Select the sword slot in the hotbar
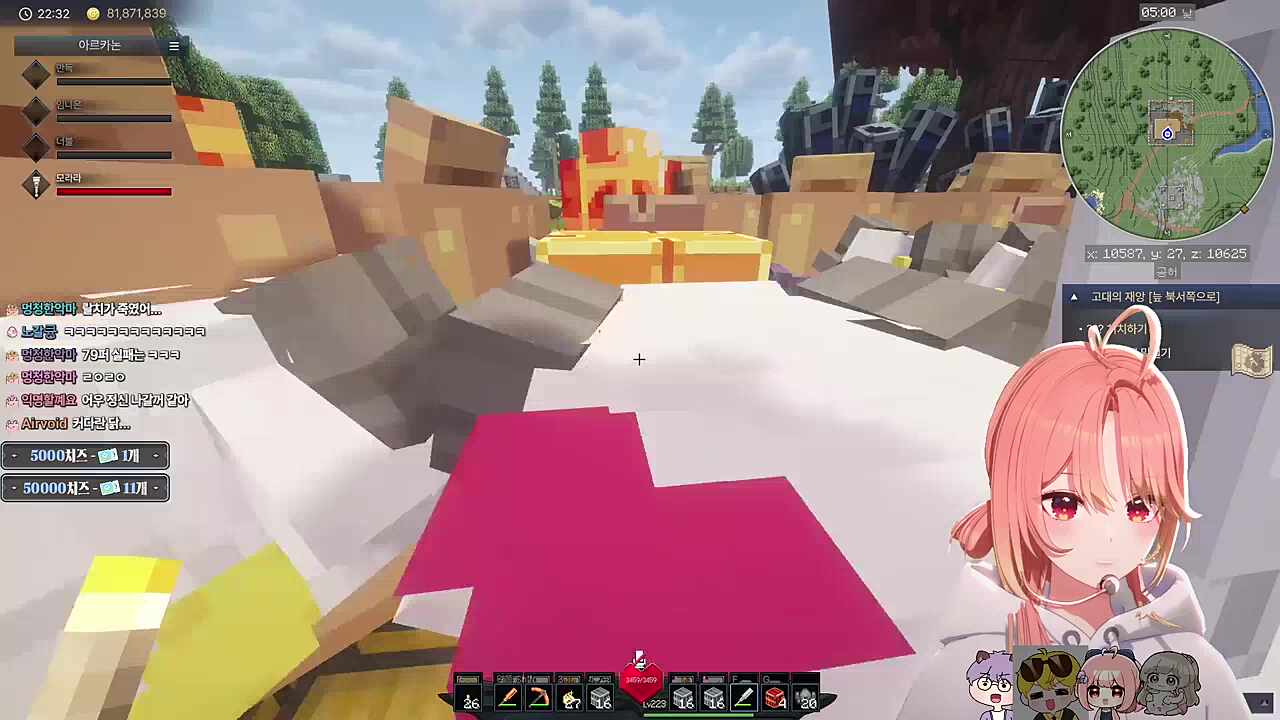The width and height of the screenshot is (1280, 720). point(507,697)
